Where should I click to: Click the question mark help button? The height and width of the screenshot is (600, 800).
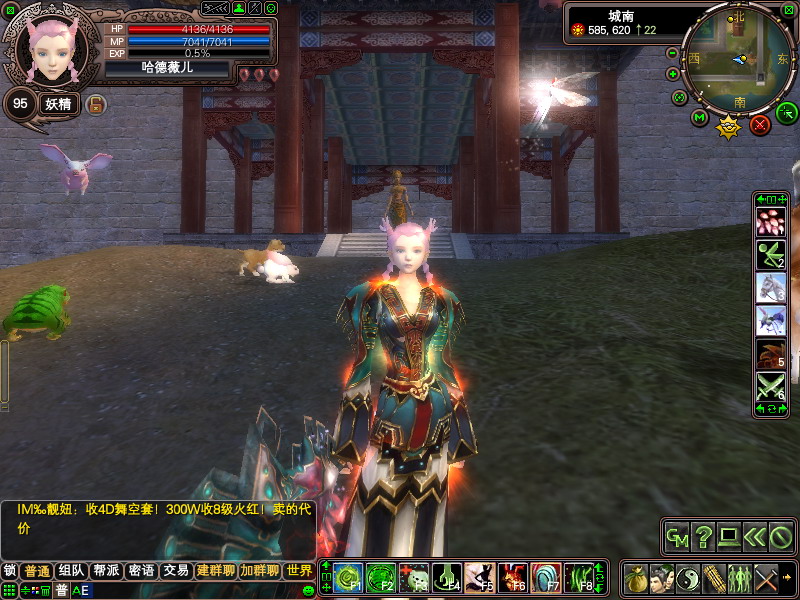[704, 537]
